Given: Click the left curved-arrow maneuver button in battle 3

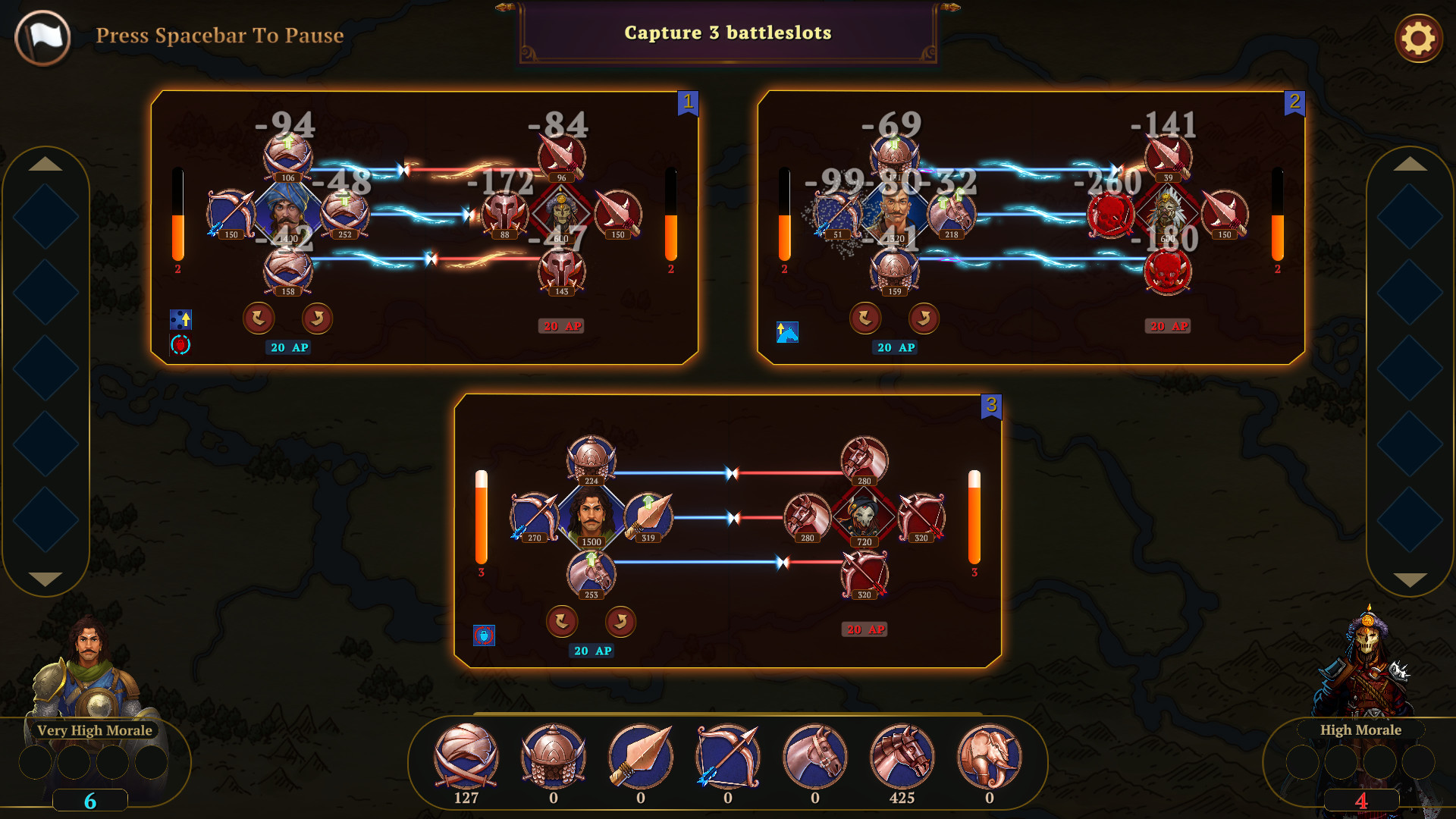Looking at the screenshot, I should [x=561, y=621].
